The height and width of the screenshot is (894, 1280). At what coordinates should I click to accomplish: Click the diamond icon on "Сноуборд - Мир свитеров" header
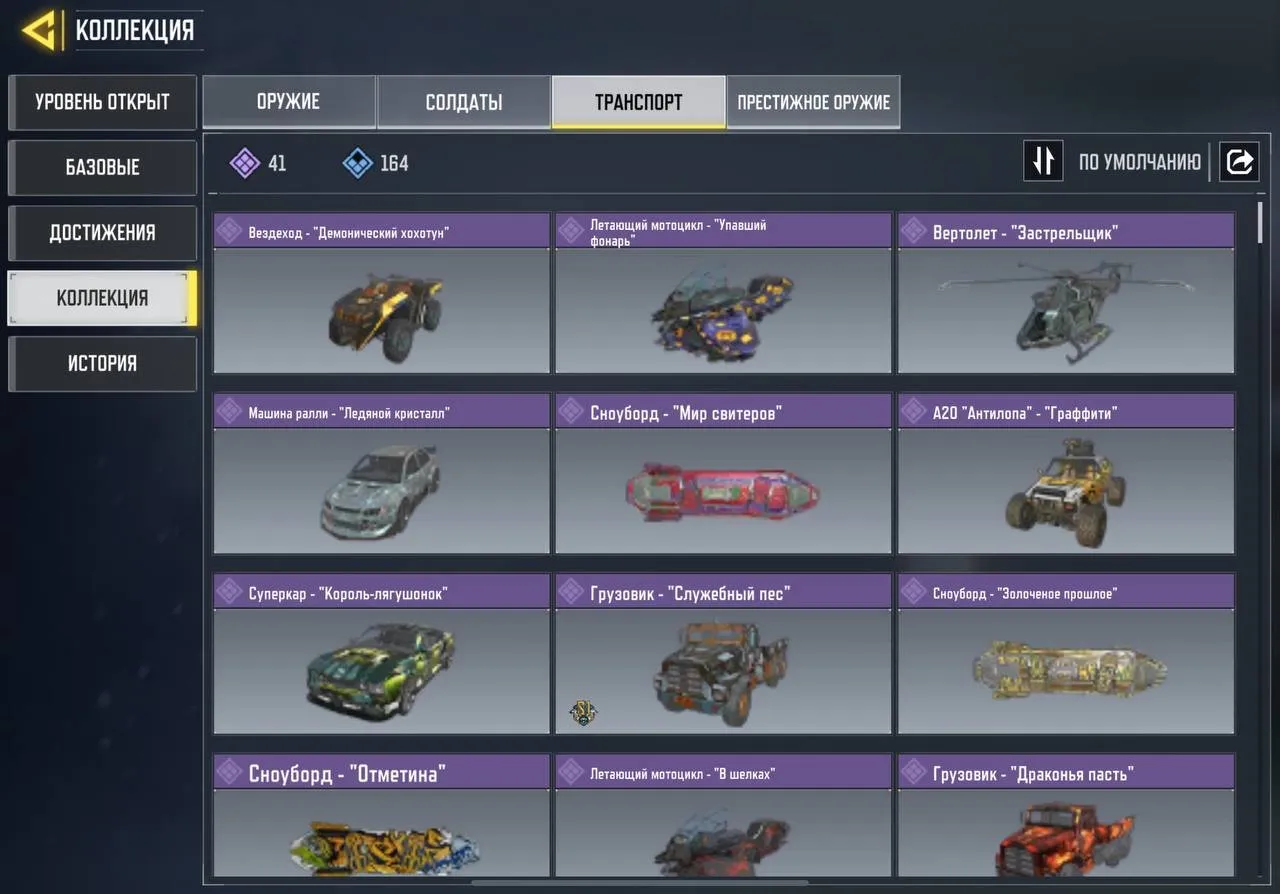(x=571, y=410)
